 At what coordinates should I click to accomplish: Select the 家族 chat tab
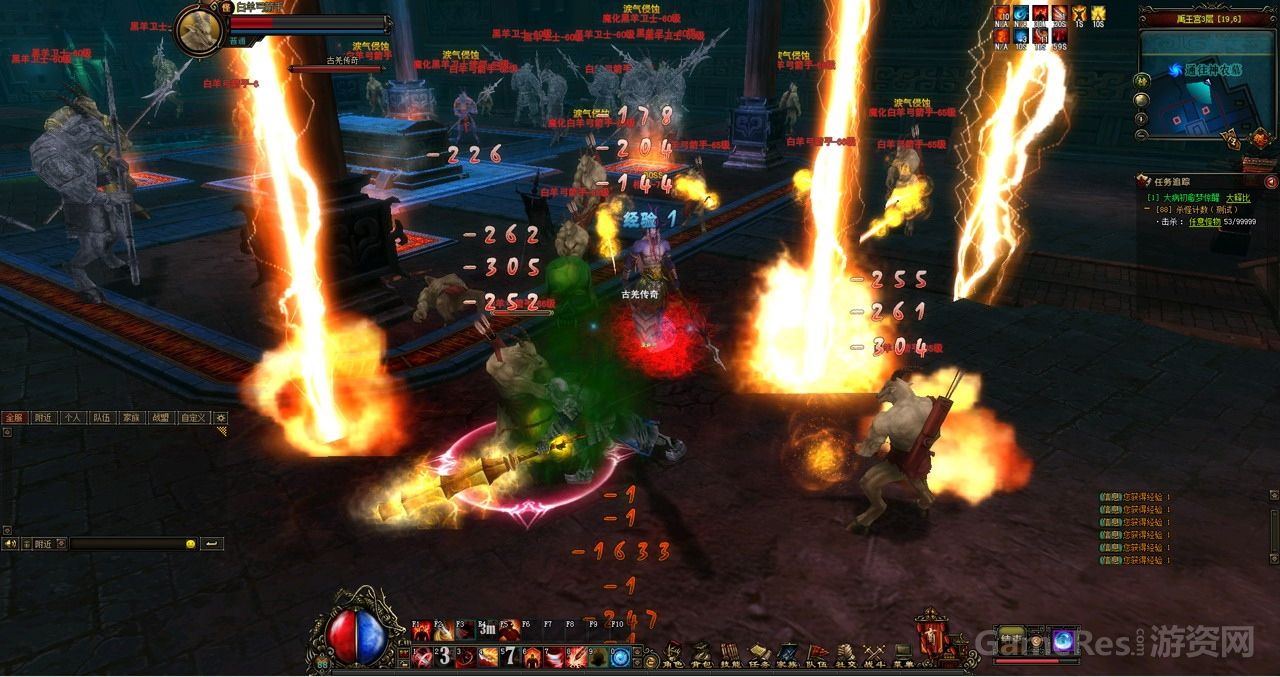[131, 418]
